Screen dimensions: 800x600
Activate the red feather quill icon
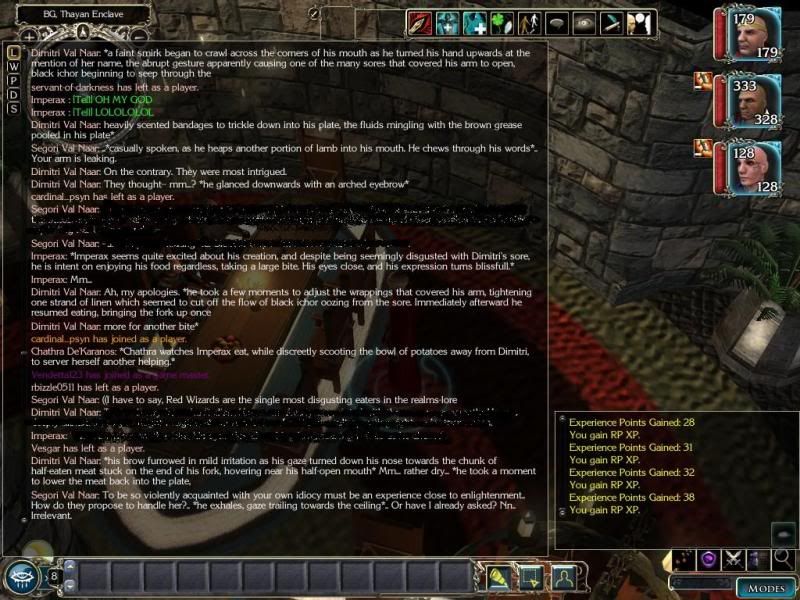[x=419, y=22]
